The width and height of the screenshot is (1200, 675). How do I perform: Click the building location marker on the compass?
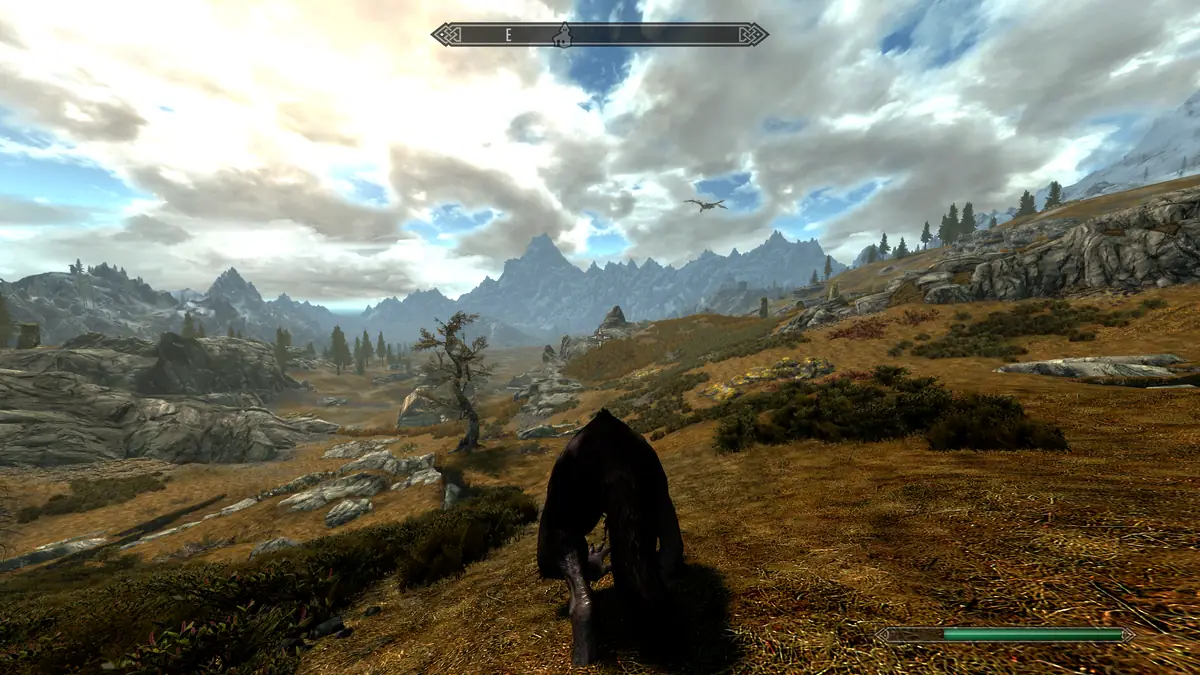(x=563, y=35)
